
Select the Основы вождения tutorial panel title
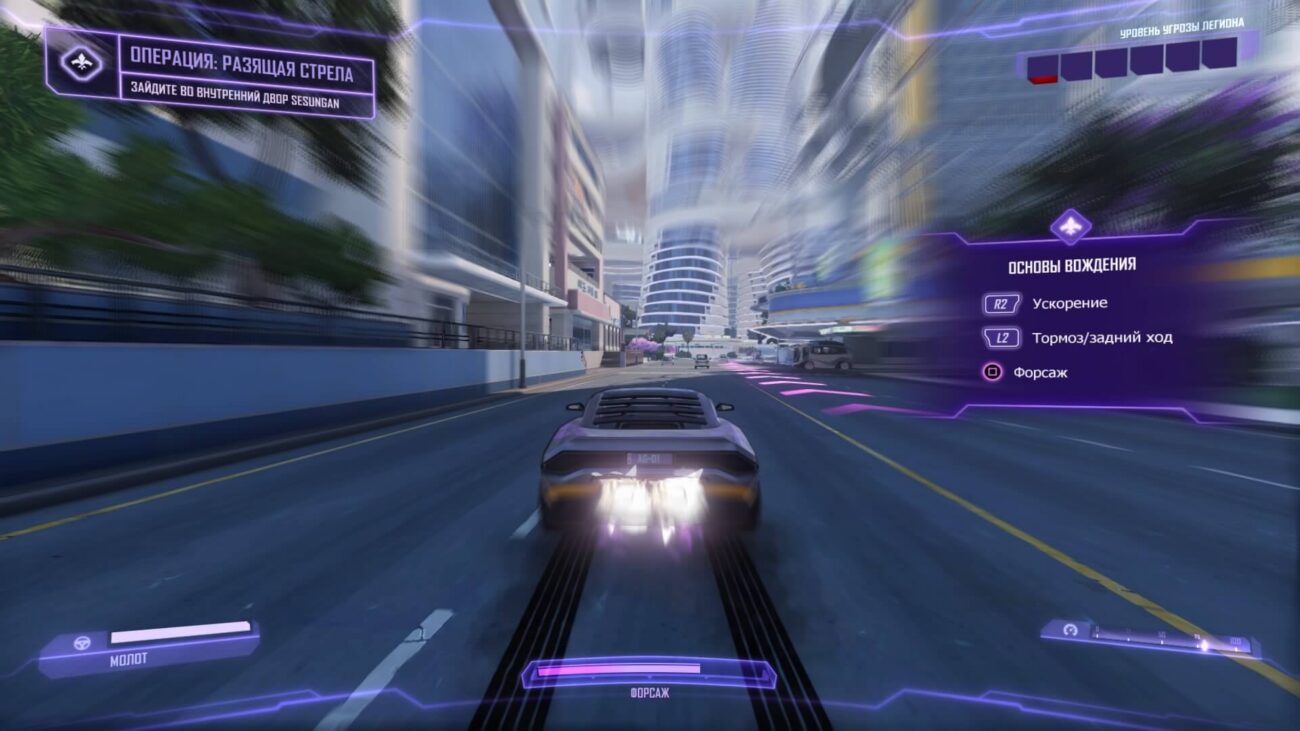[x=1071, y=265]
